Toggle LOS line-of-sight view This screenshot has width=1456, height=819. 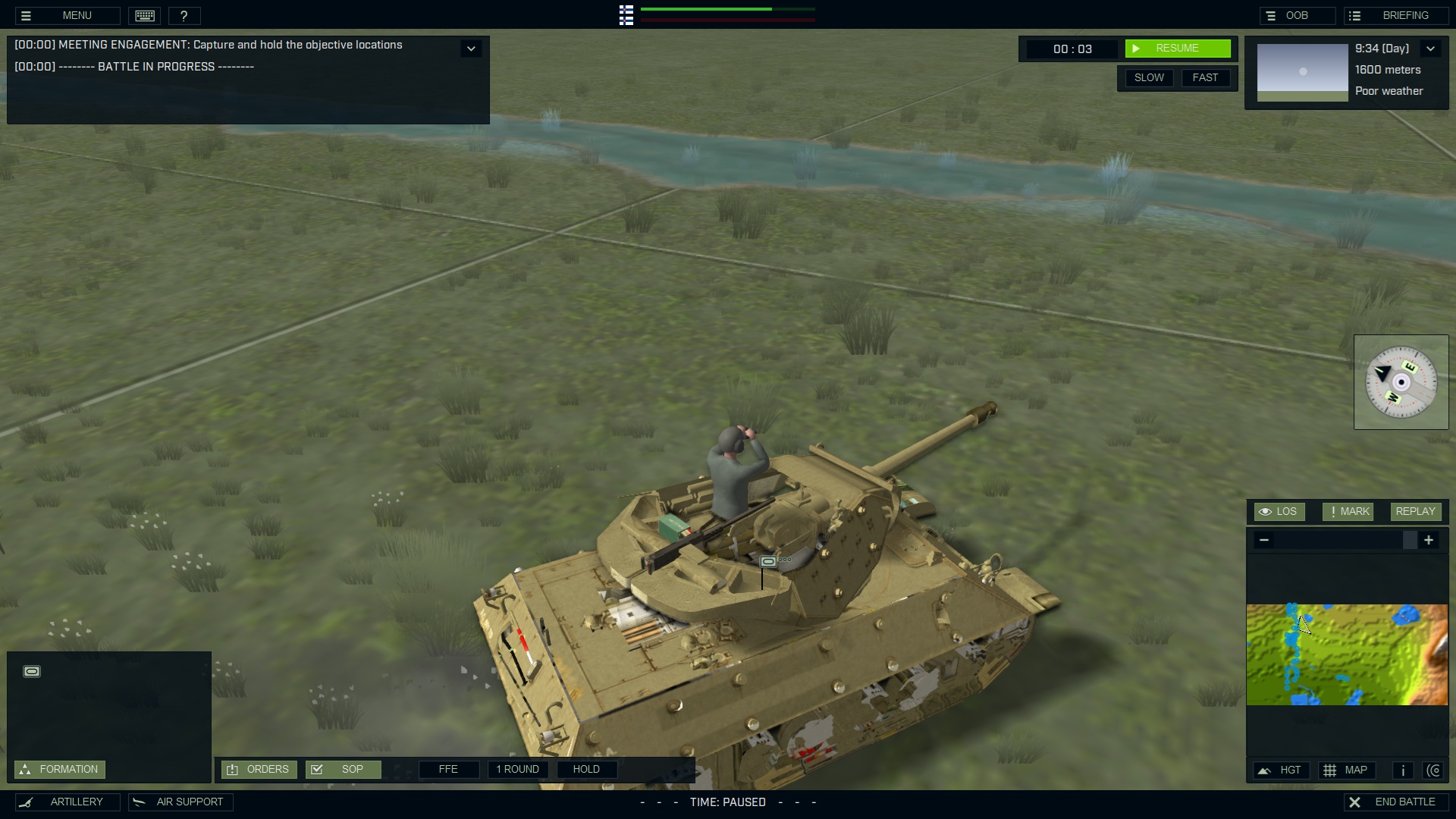1280,511
